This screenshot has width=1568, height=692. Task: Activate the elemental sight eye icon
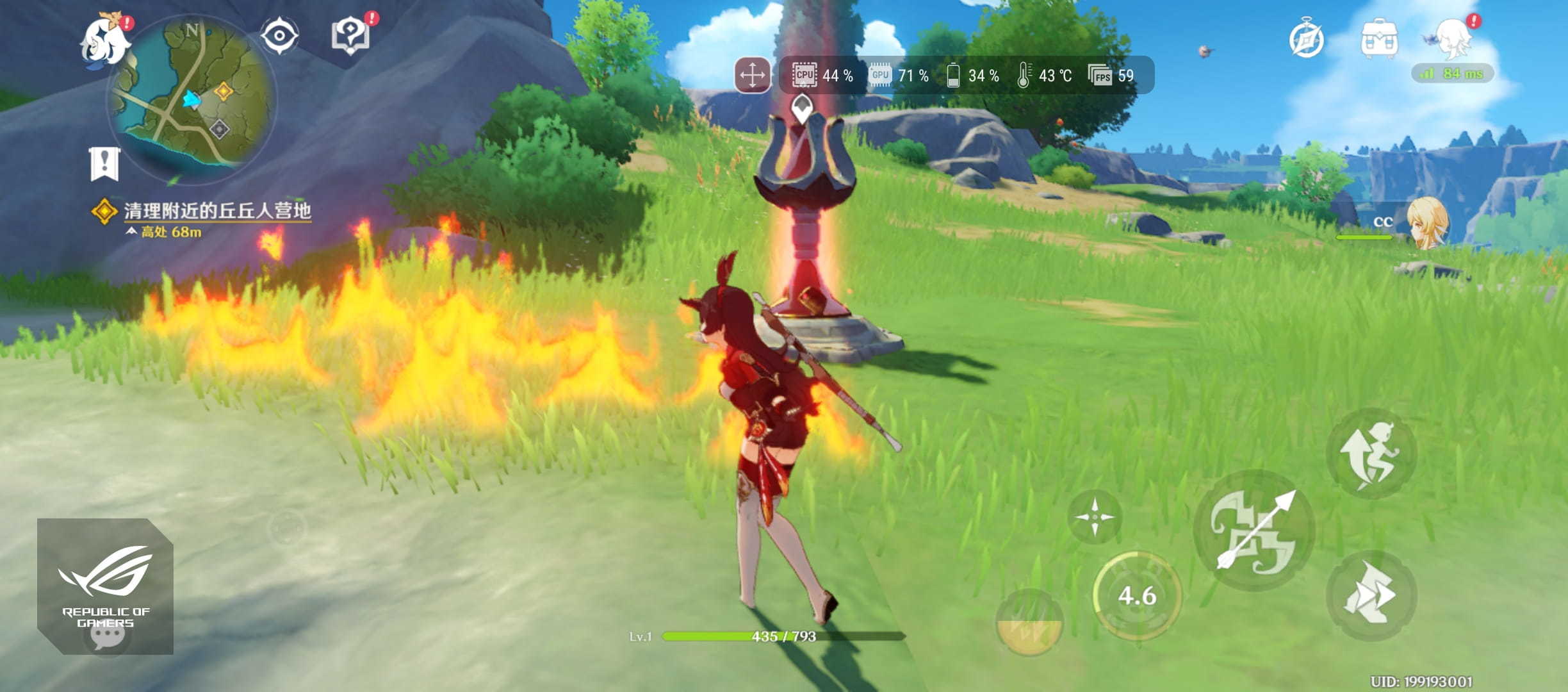(x=280, y=35)
